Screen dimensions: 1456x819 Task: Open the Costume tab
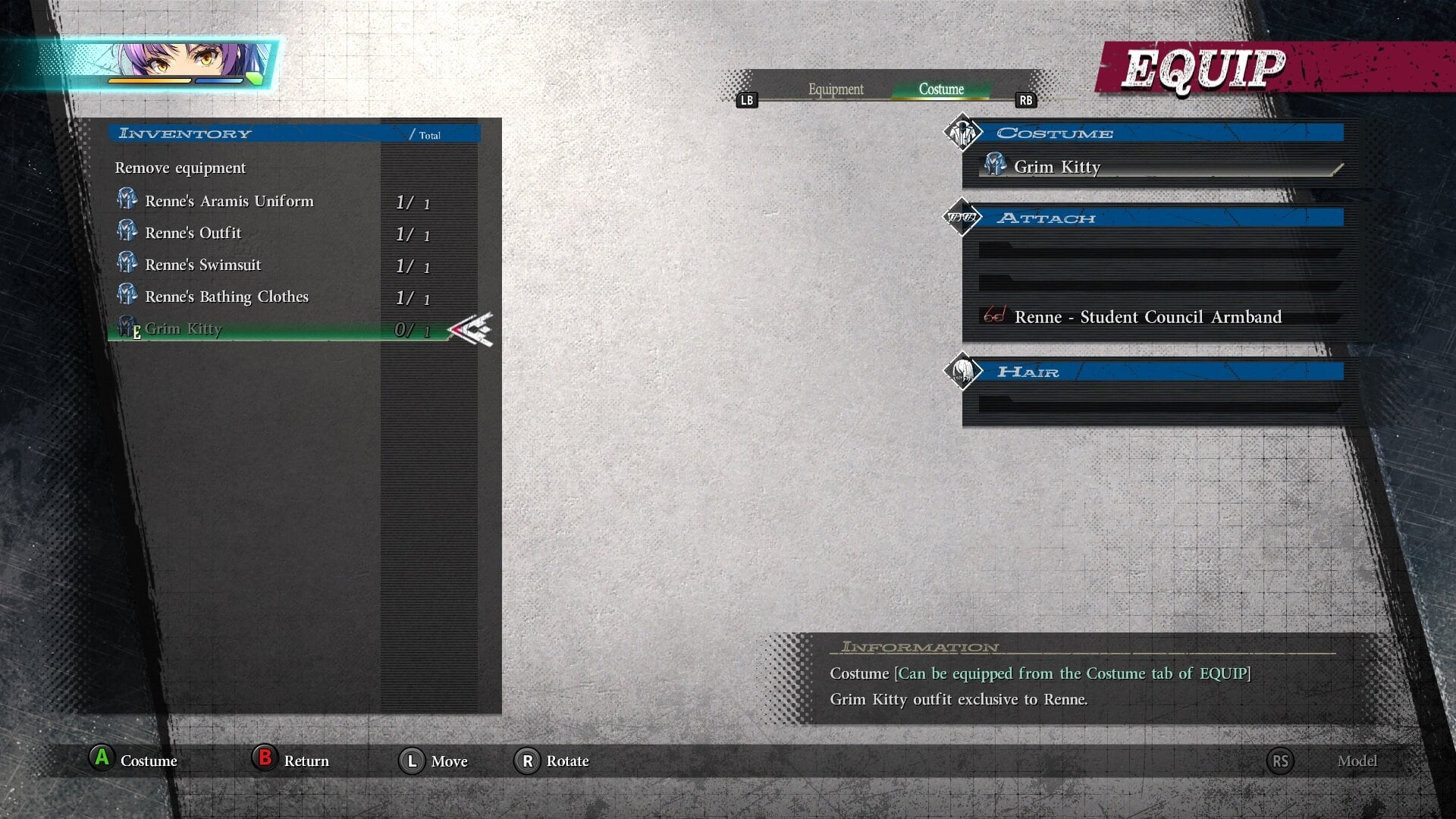(x=941, y=89)
